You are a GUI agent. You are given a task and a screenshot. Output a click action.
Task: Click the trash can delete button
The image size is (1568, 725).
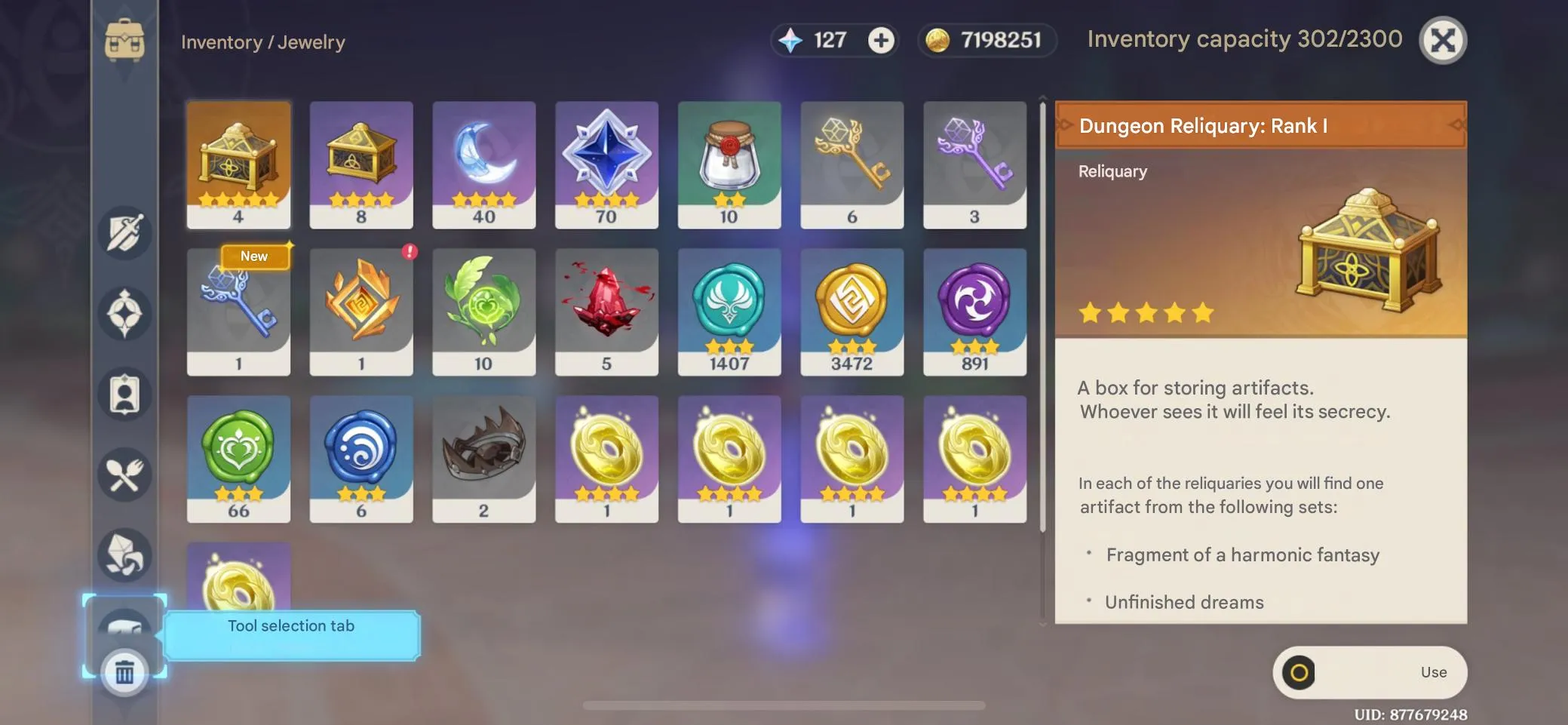pos(124,671)
